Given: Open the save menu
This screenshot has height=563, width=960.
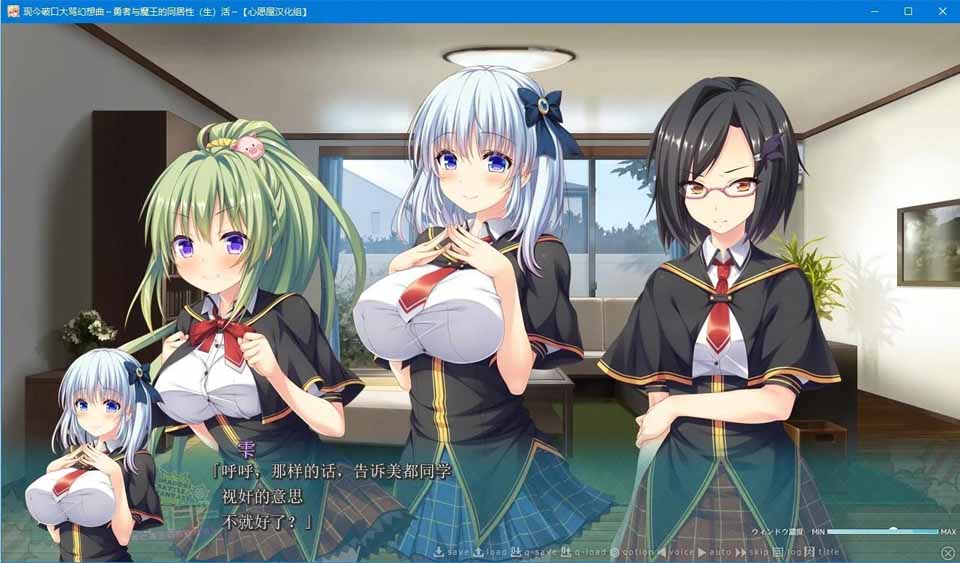Looking at the screenshot, I should pos(451,552).
